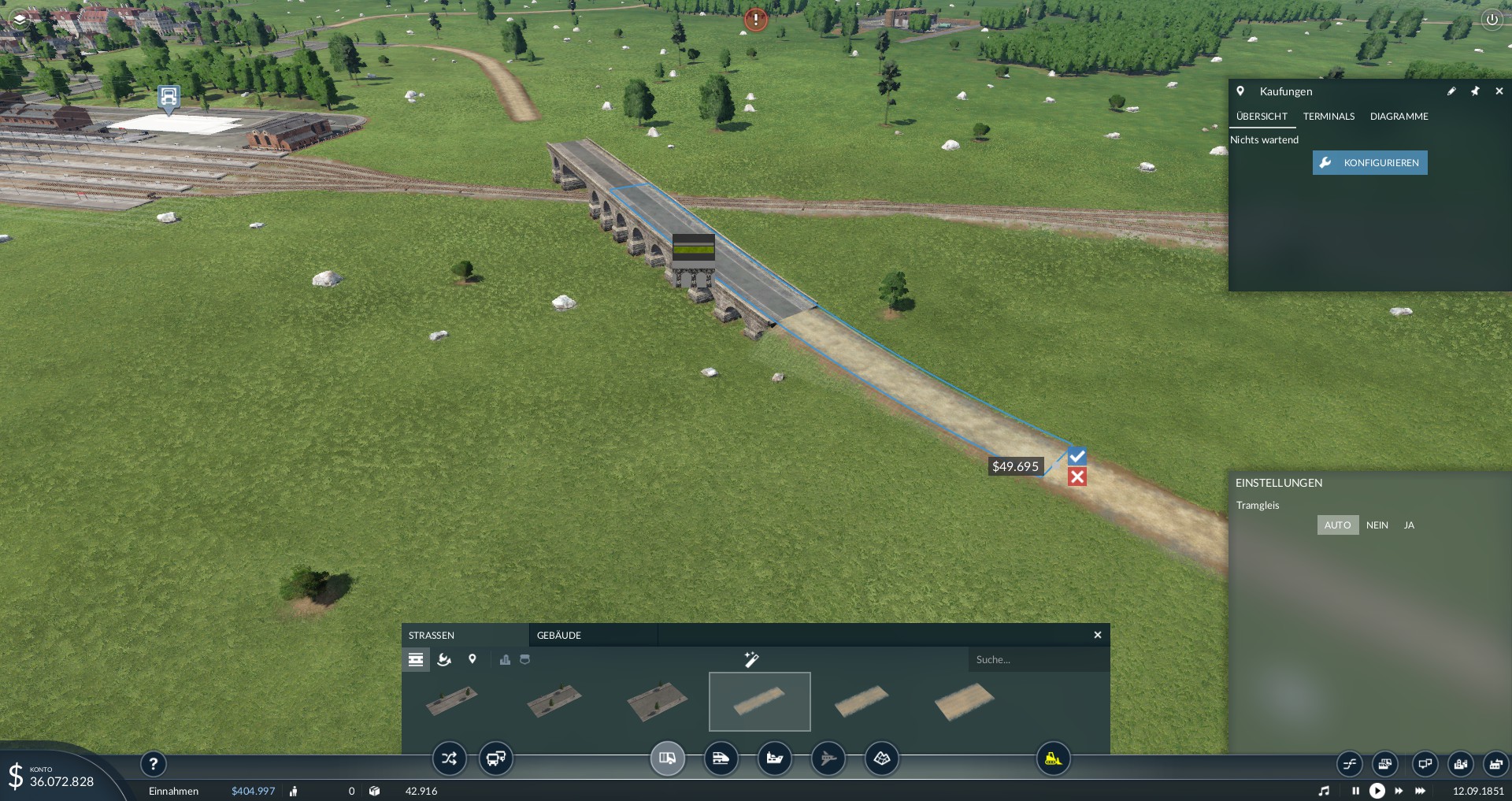Pause the game simulation
This screenshot has height=801, width=1512.
(1355, 791)
